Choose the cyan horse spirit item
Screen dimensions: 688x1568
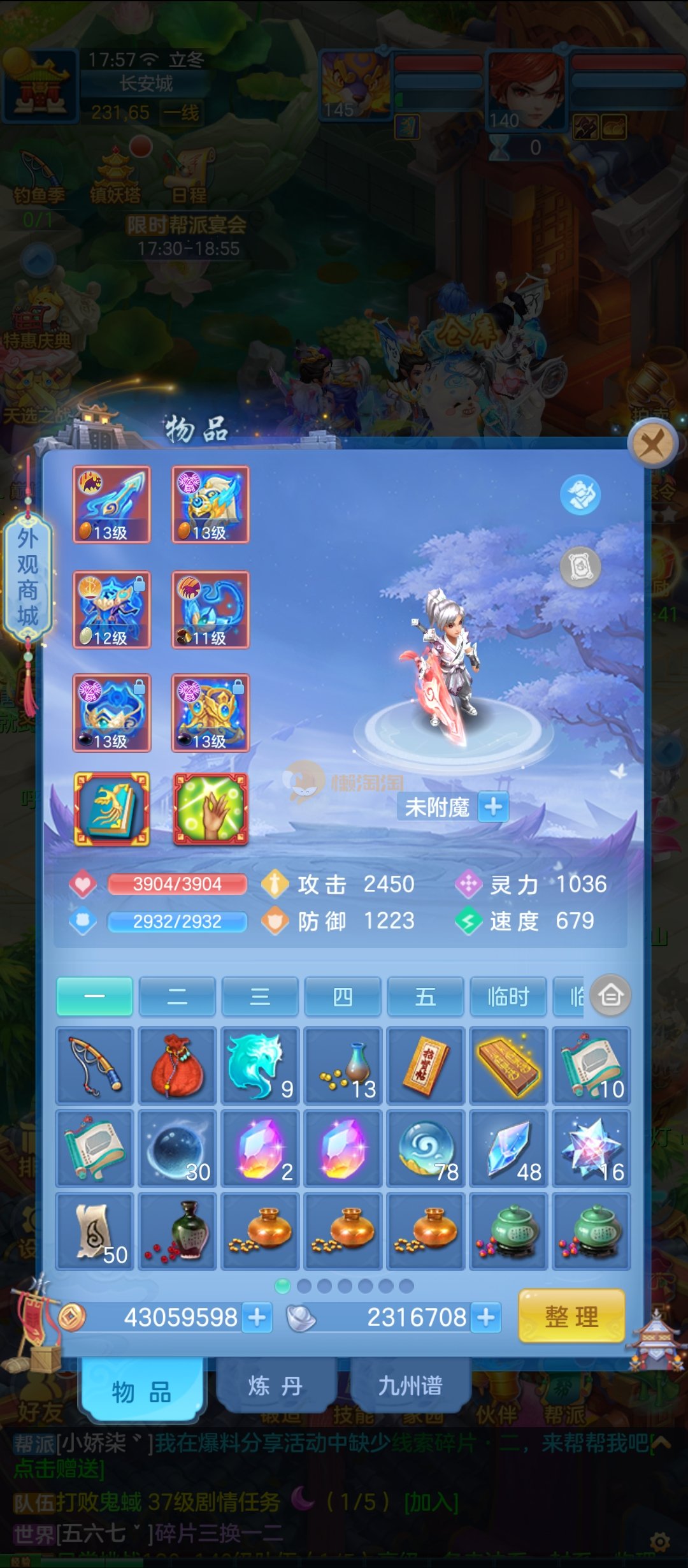point(260,1066)
